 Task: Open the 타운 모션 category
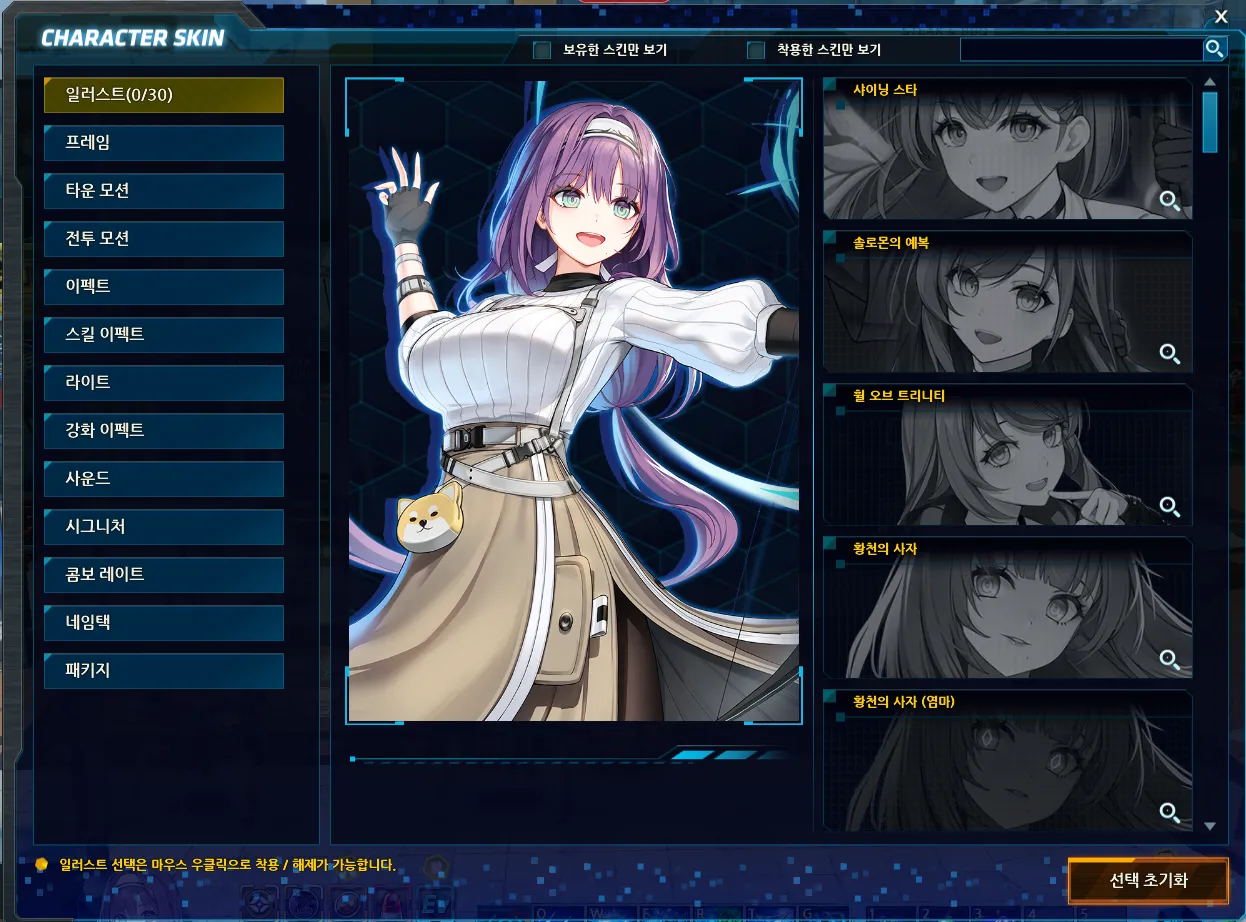pos(164,191)
